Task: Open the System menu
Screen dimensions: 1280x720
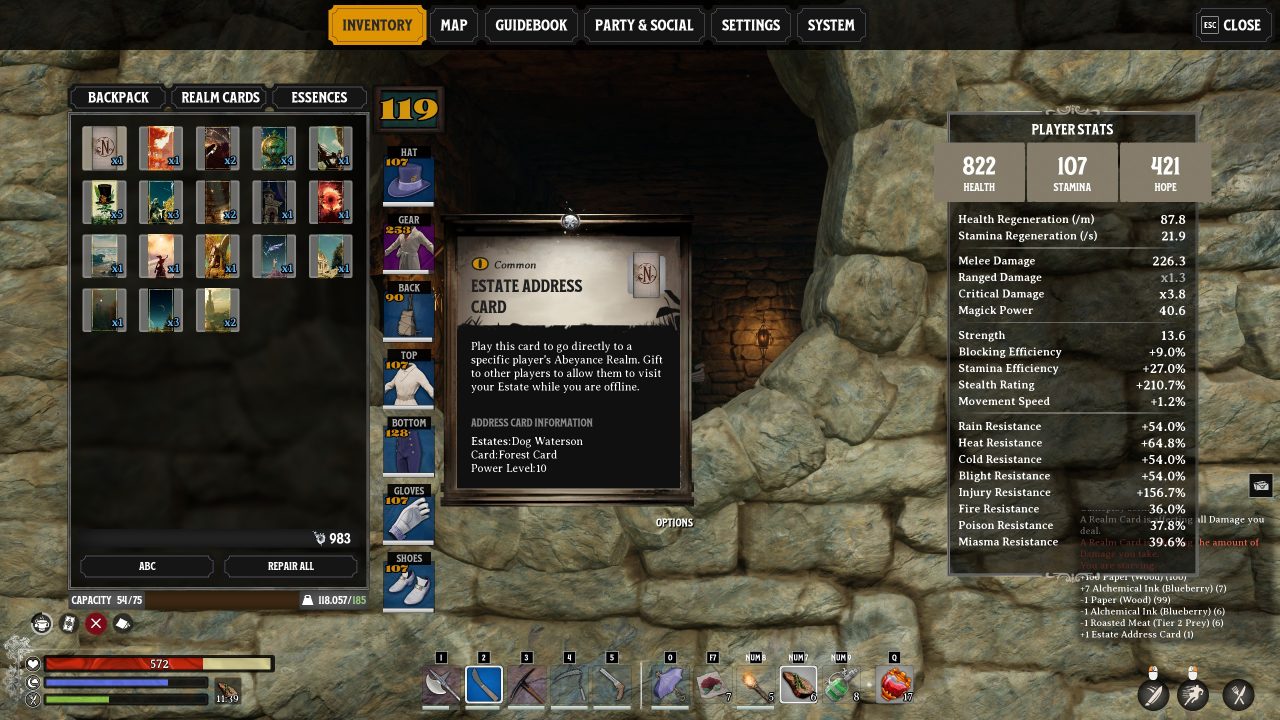Action: [831, 25]
